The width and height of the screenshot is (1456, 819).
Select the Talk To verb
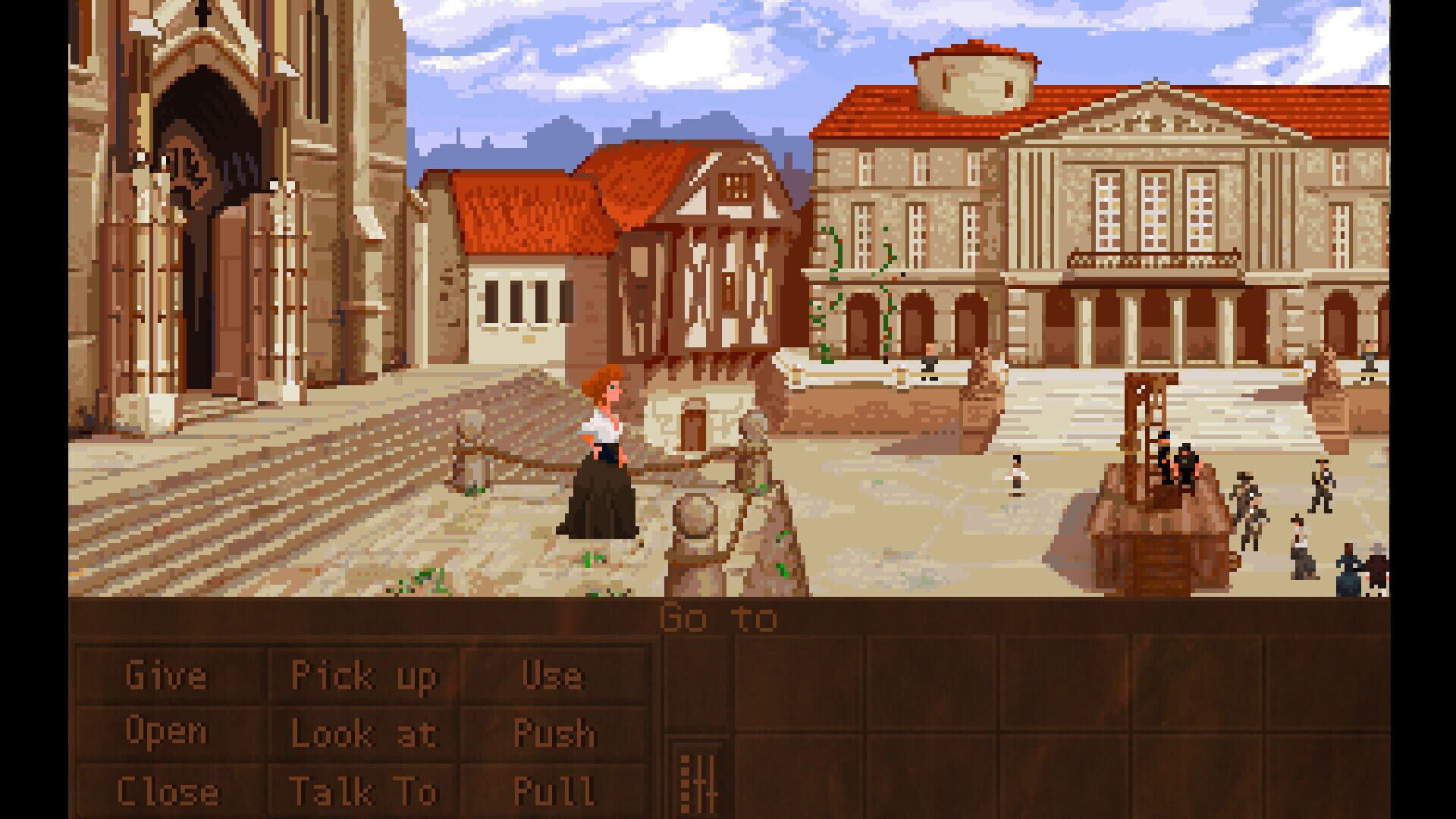364,789
